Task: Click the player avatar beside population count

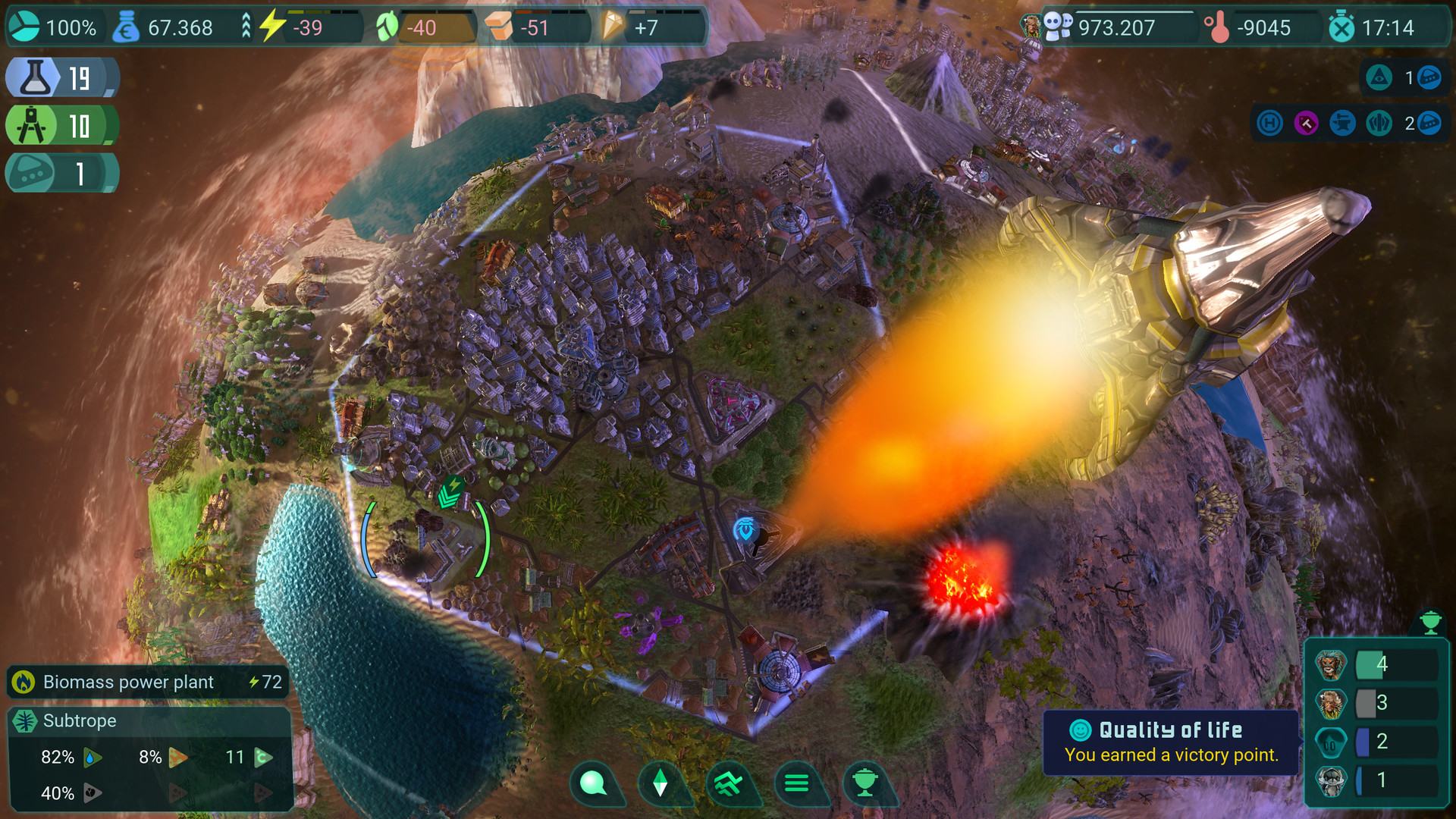Action: [x=1031, y=27]
